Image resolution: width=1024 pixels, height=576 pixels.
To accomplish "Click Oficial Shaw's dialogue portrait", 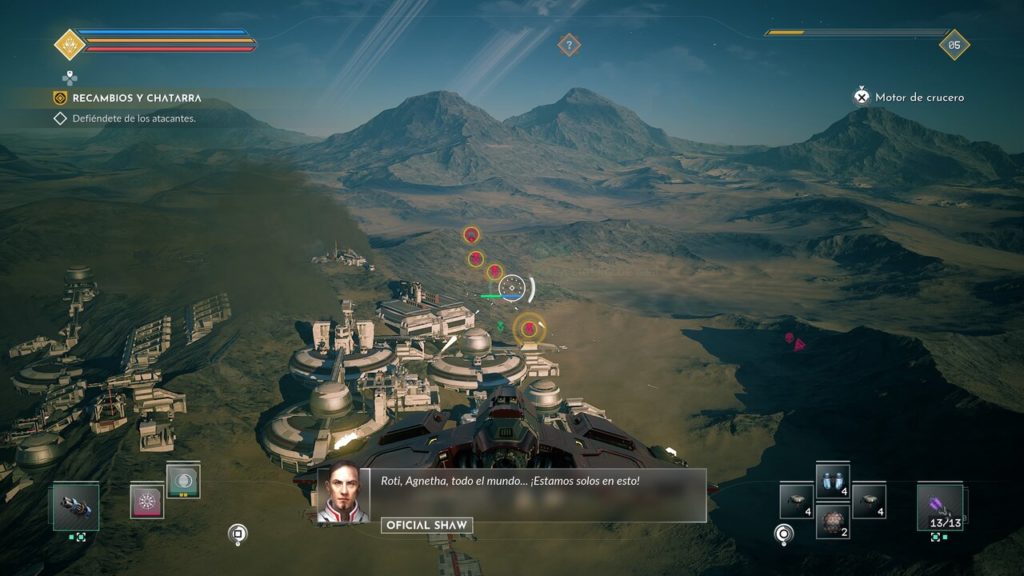I will 338,494.
